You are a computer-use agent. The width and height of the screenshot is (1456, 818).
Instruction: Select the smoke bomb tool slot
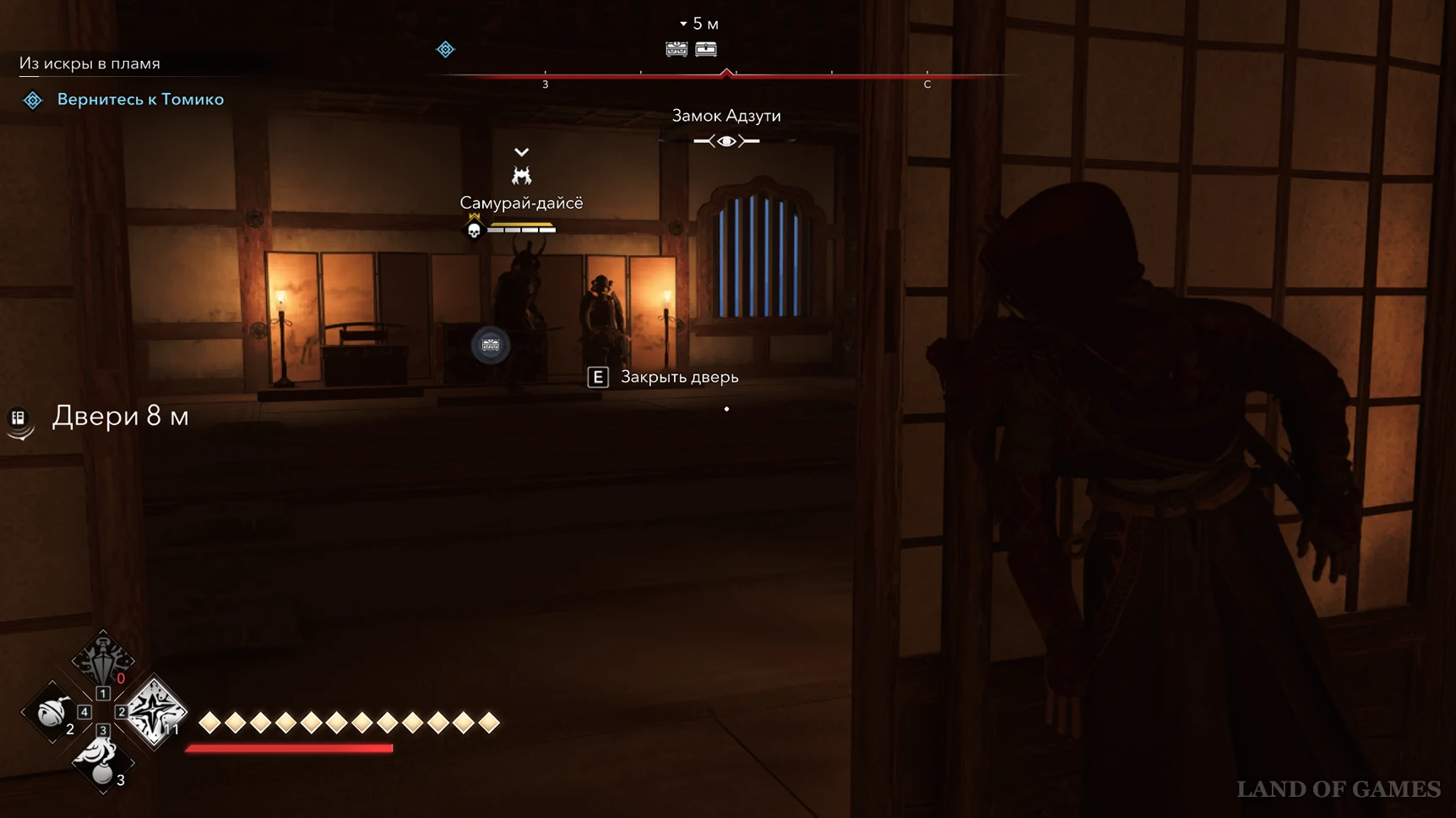101,761
